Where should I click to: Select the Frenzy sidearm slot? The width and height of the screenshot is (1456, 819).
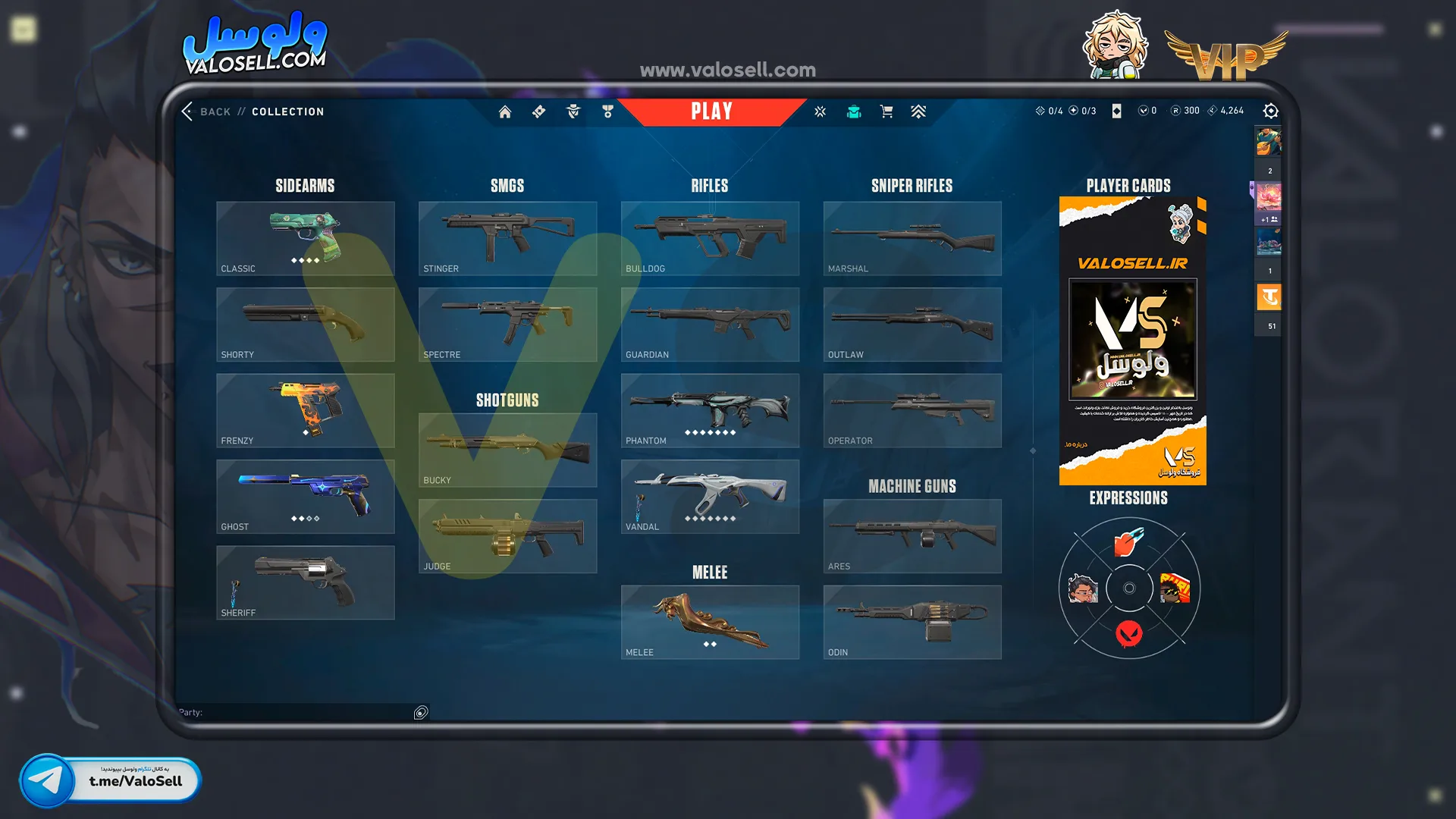click(305, 410)
